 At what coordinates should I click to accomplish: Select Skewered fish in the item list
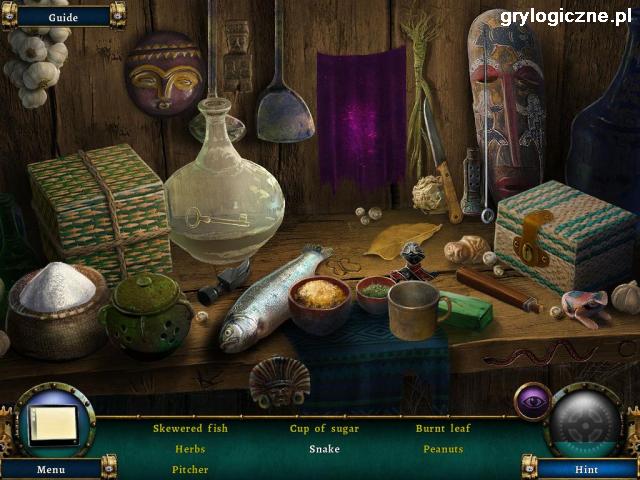[x=190, y=429]
